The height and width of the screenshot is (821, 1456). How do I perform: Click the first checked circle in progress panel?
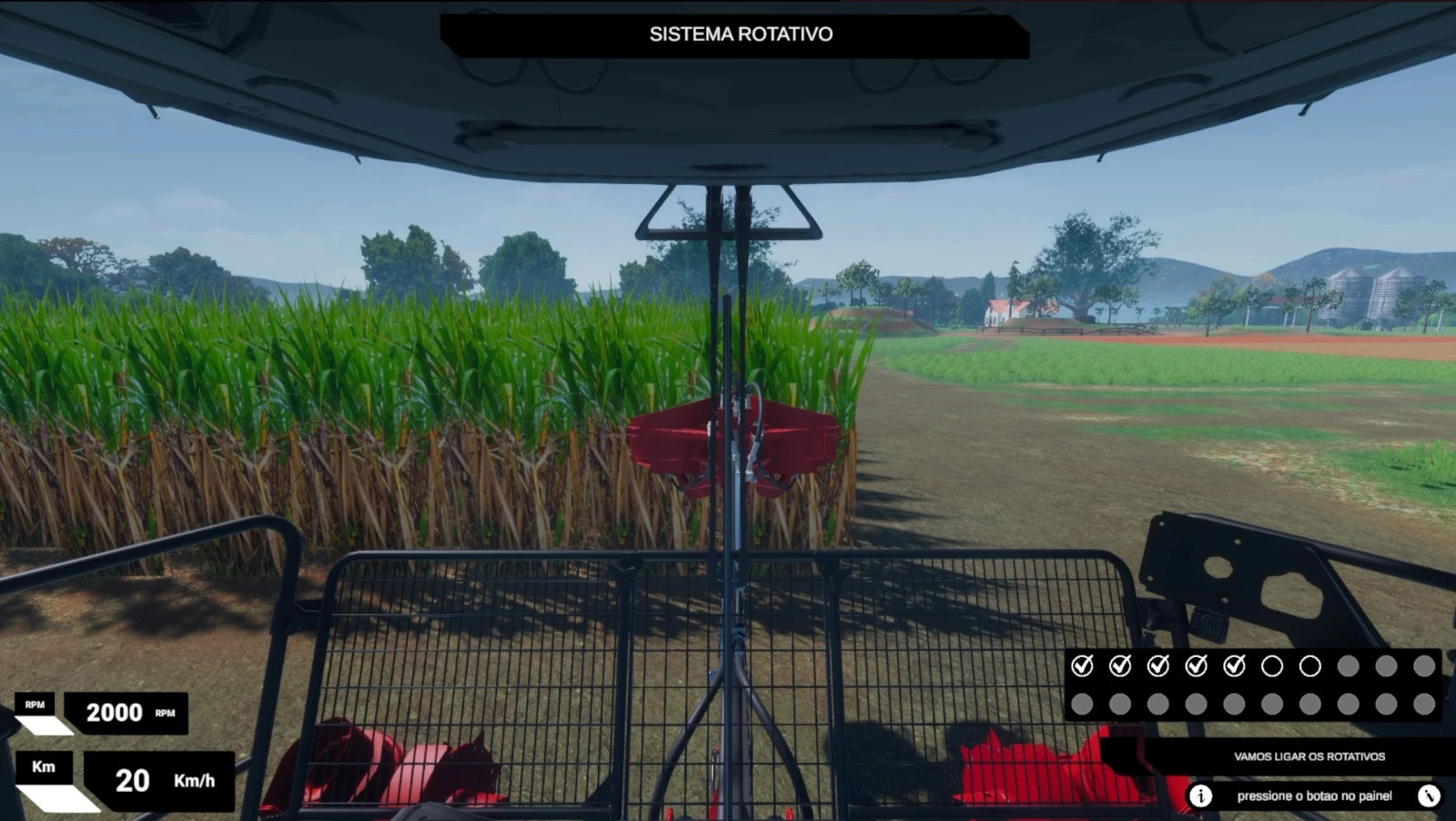[x=1083, y=667]
